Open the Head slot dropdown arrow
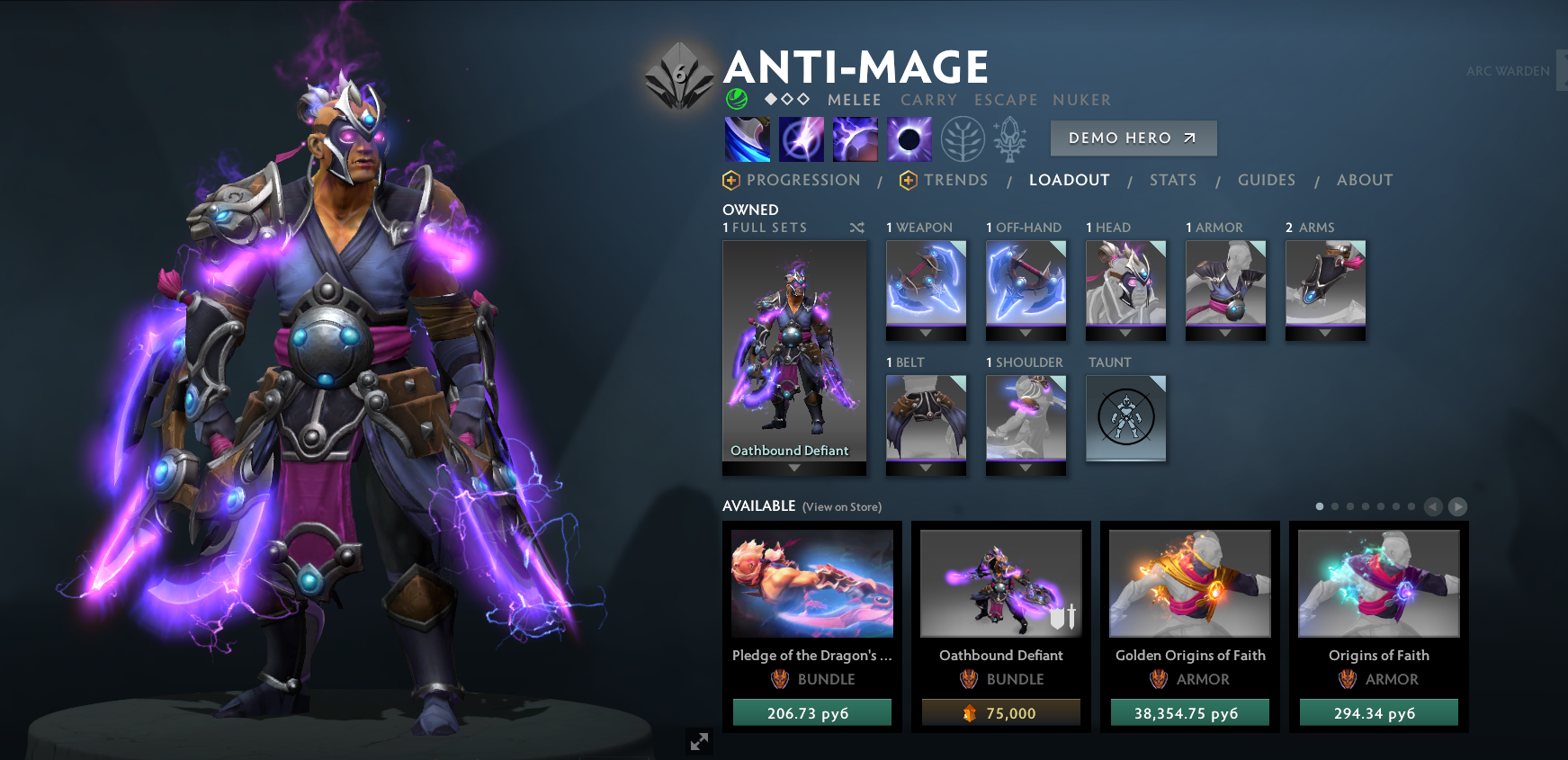Viewport: 1568px width, 760px height. click(1125, 333)
